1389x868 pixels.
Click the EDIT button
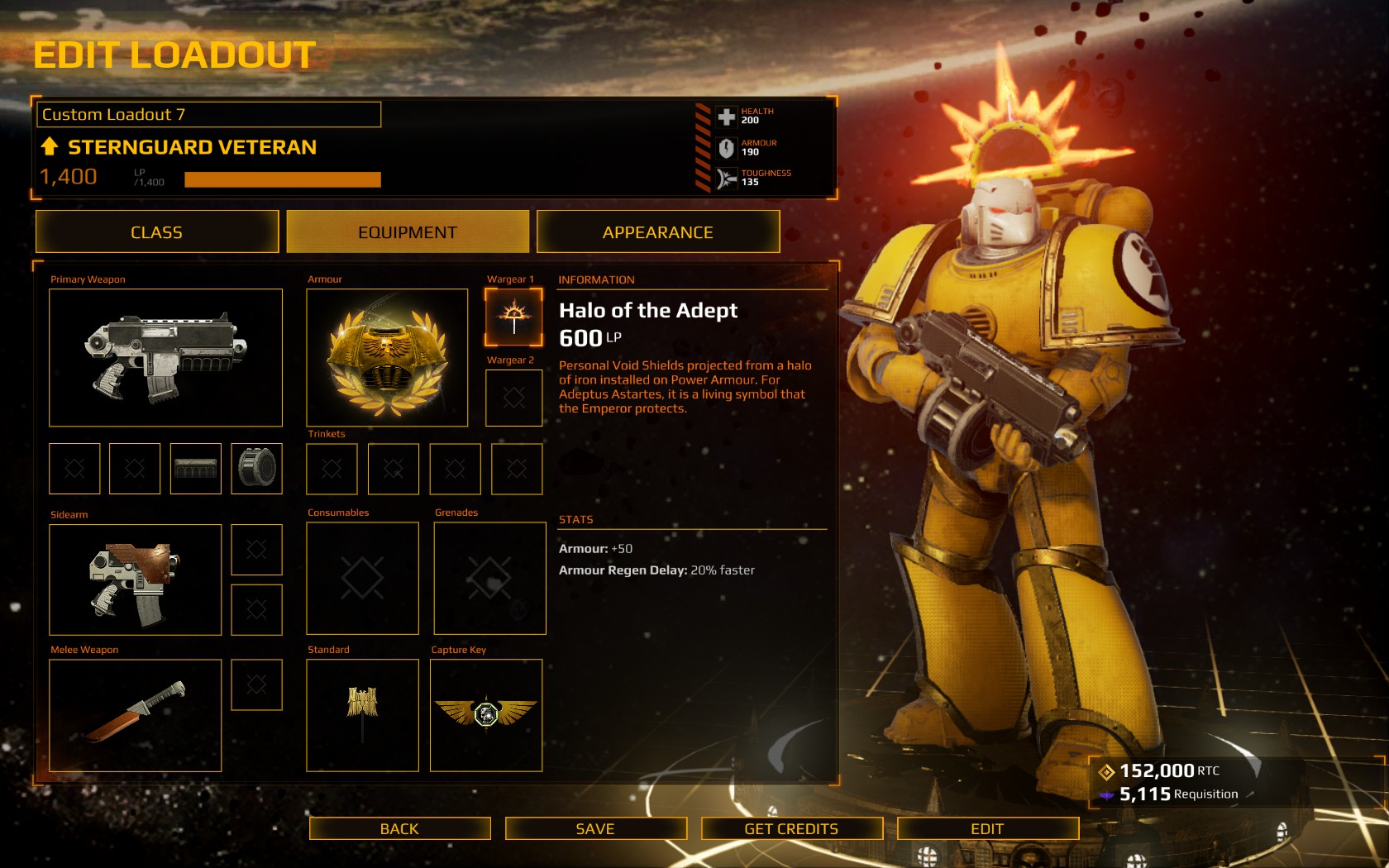(987, 828)
